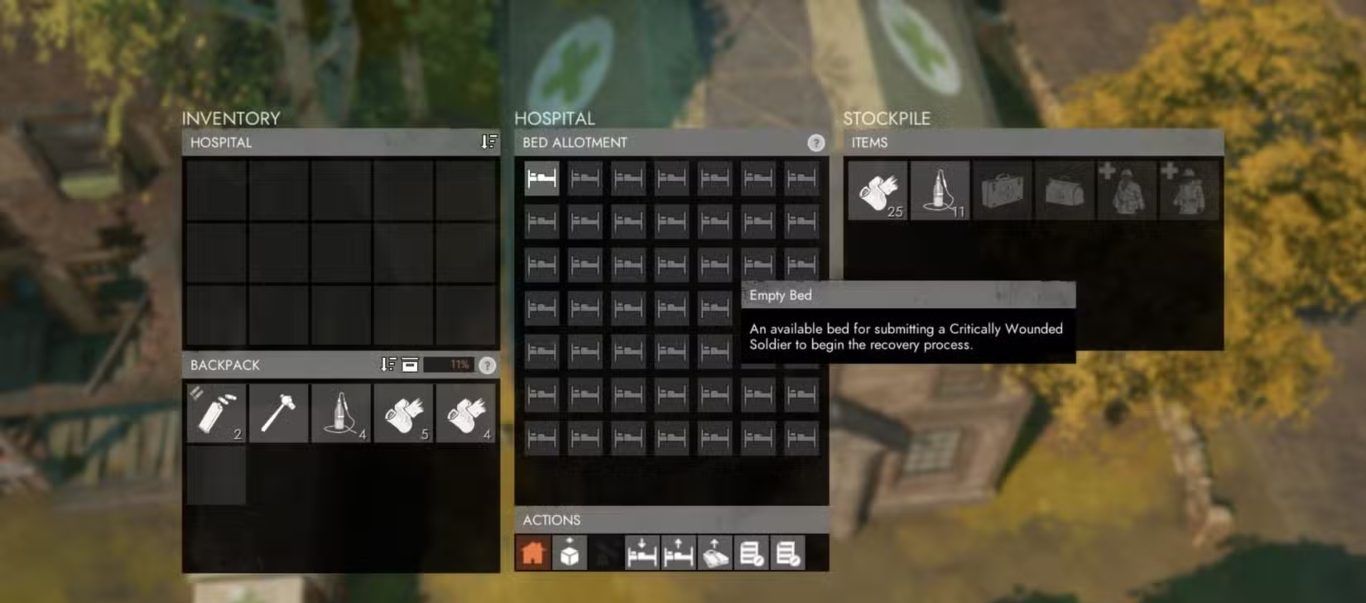Screen dimensions: 1366x603
Task: Pick the hammer in the backpack
Action: pos(278,413)
